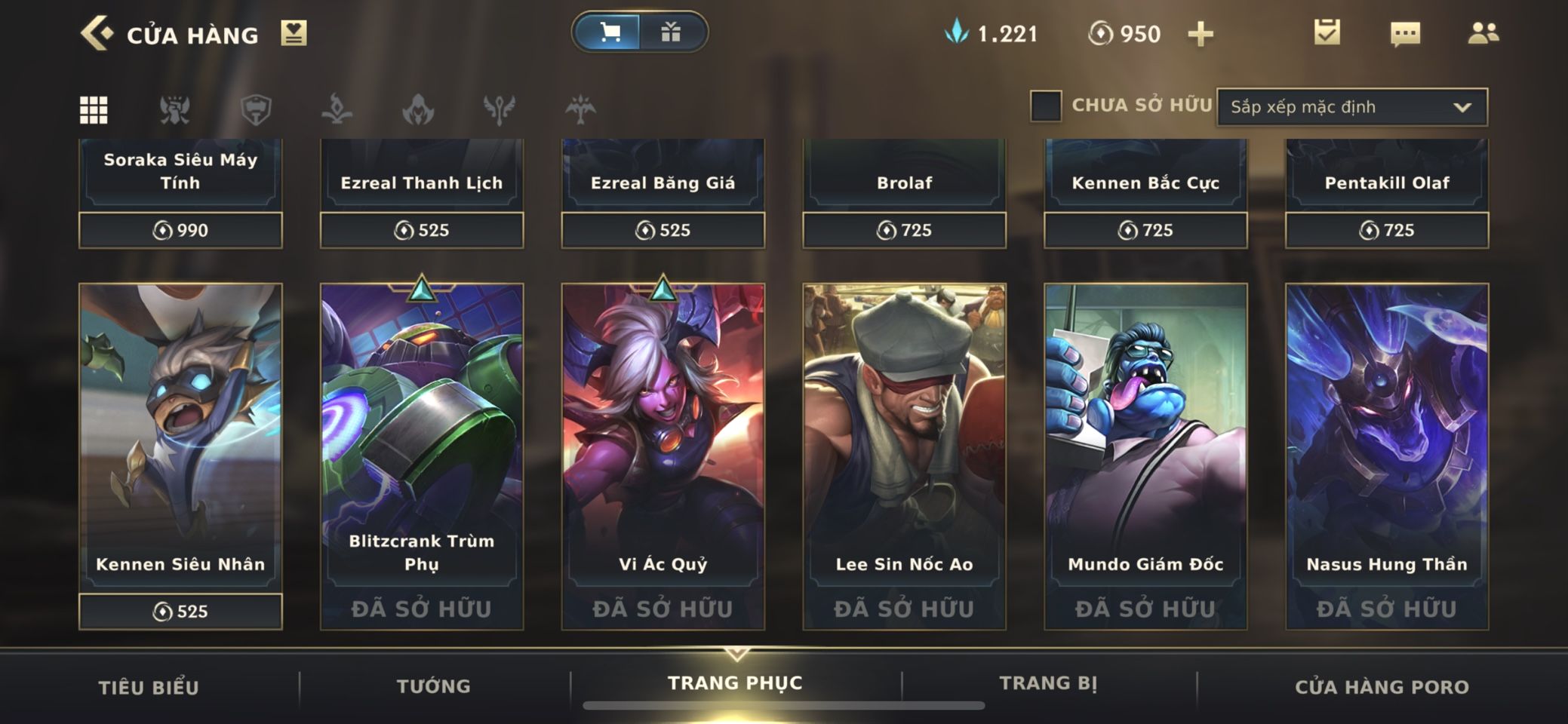Open the Nasus Hung Thần skin card
The image size is (1568, 724).
(x=1387, y=436)
